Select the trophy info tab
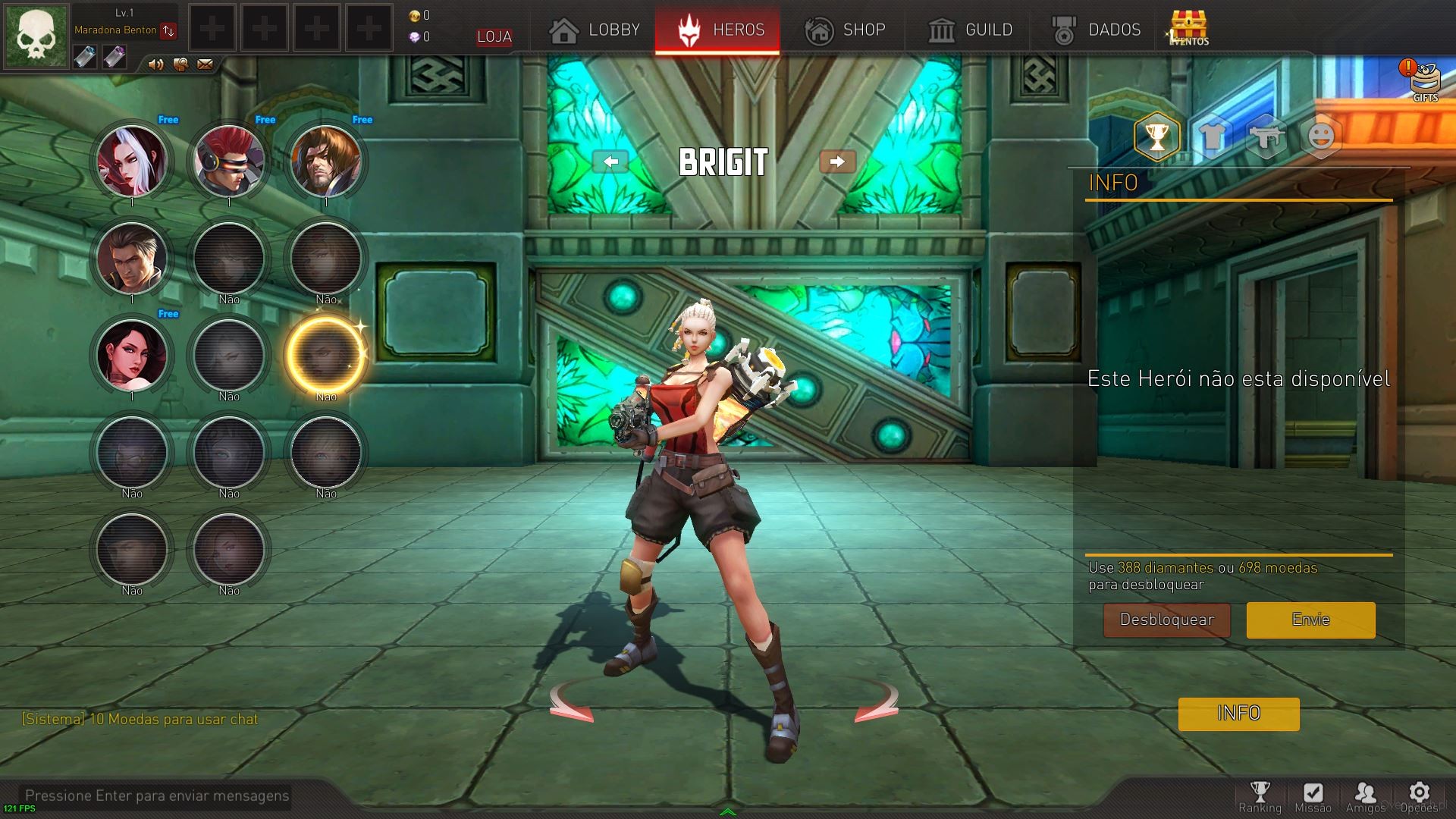This screenshot has width=1456, height=819. 1156,137
